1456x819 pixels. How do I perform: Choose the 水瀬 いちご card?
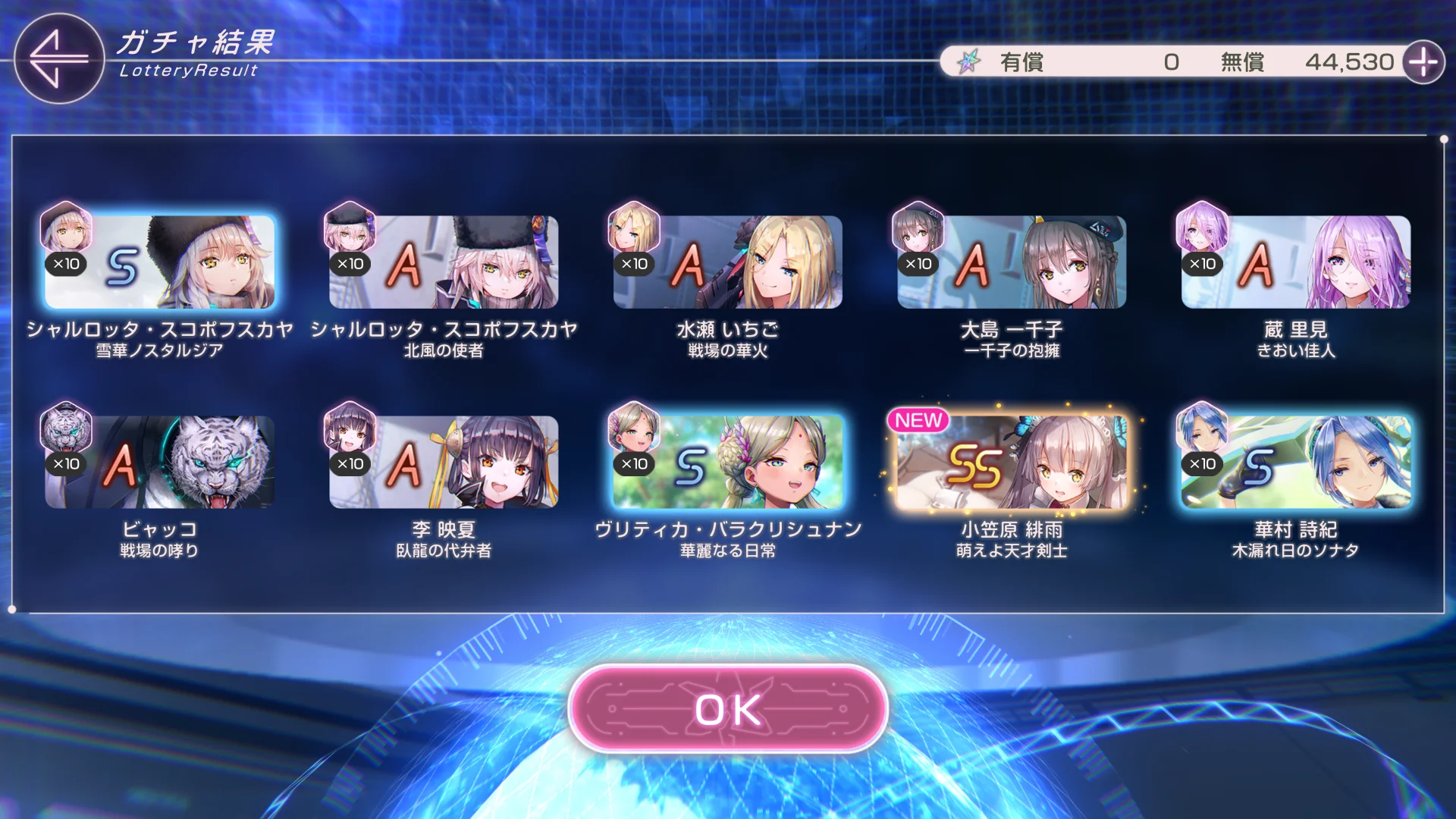coord(727,262)
